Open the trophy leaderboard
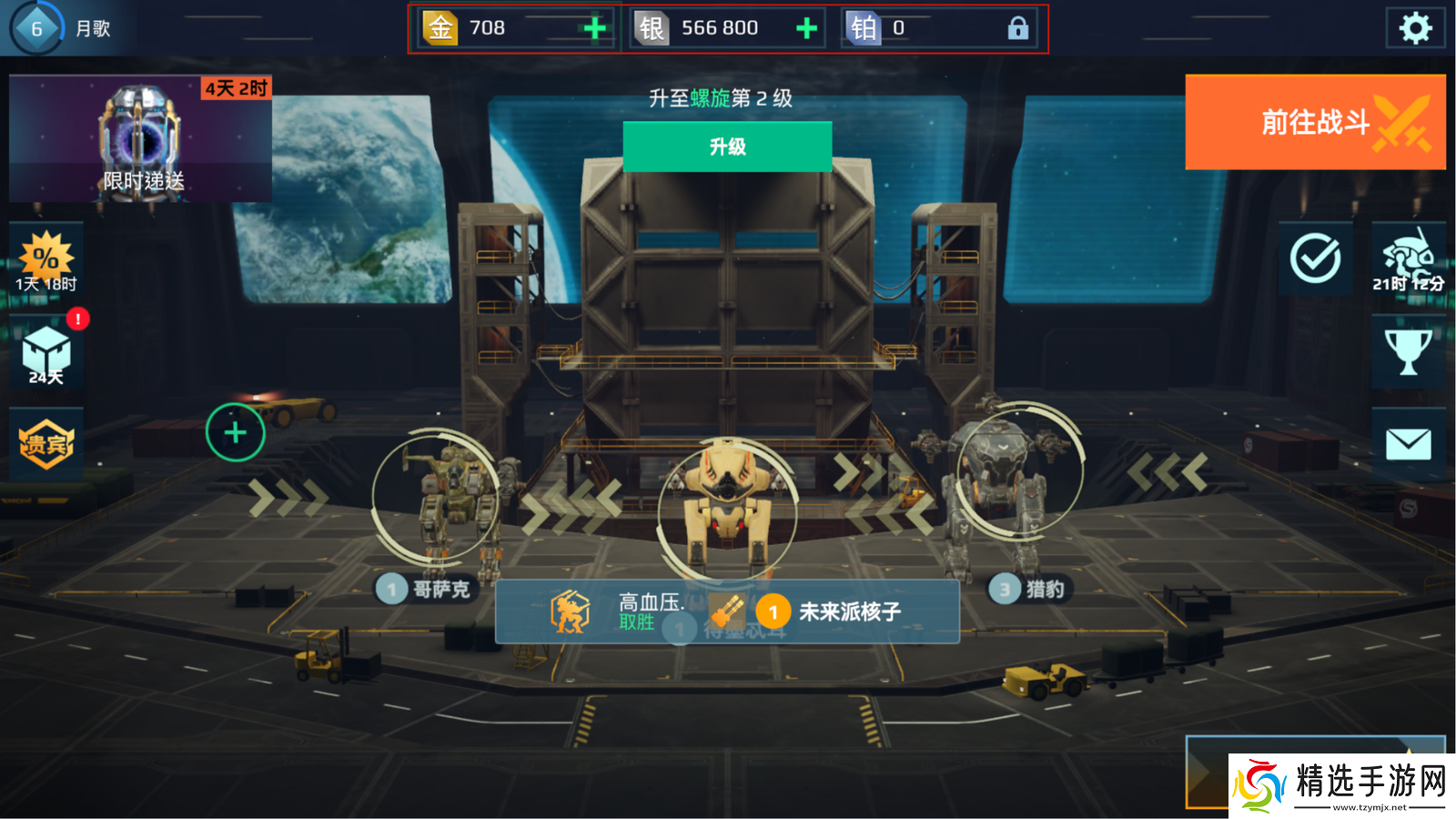This screenshot has width=1456, height=819. [x=1408, y=351]
